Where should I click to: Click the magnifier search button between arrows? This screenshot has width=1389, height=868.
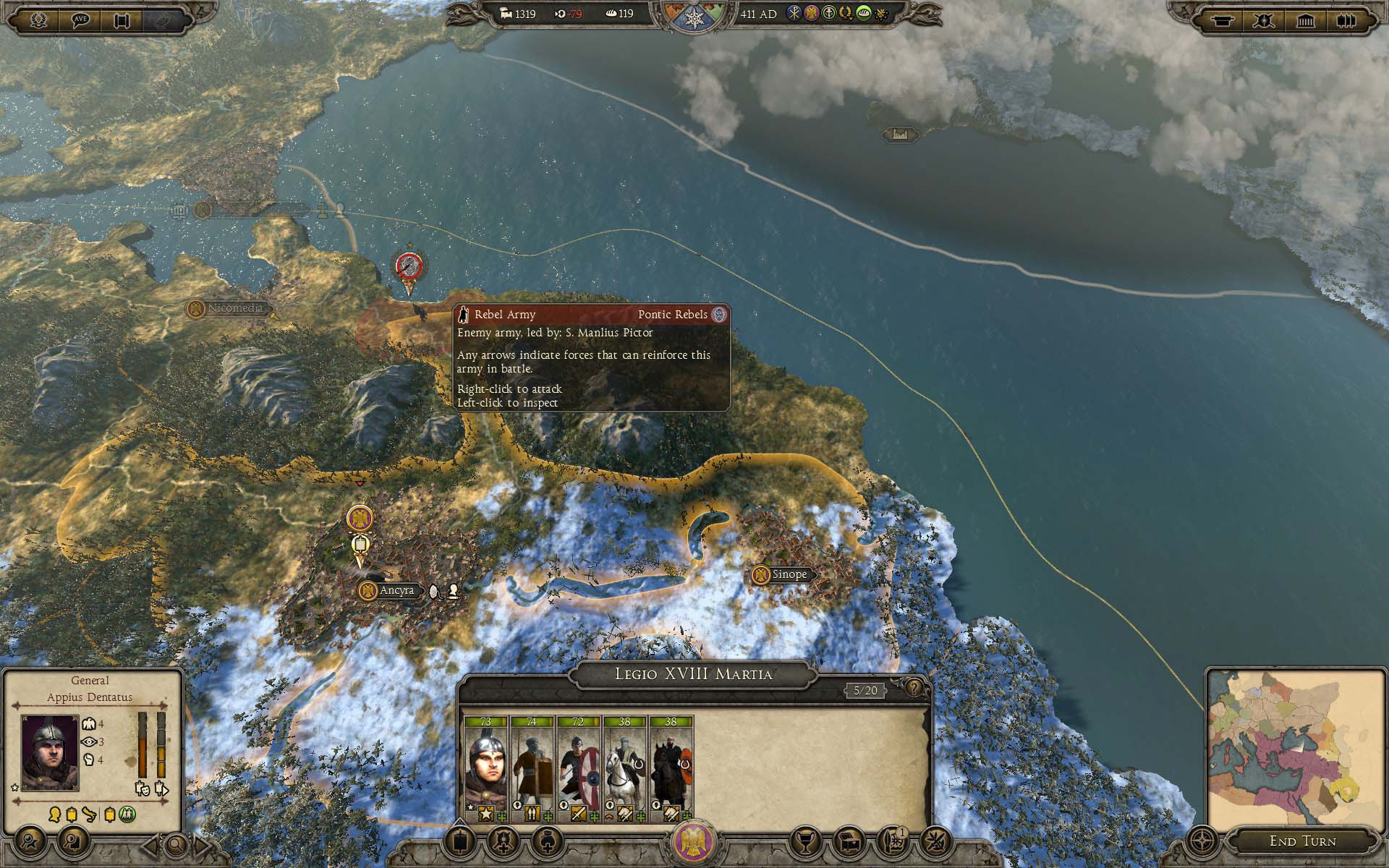[x=175, y=843]
